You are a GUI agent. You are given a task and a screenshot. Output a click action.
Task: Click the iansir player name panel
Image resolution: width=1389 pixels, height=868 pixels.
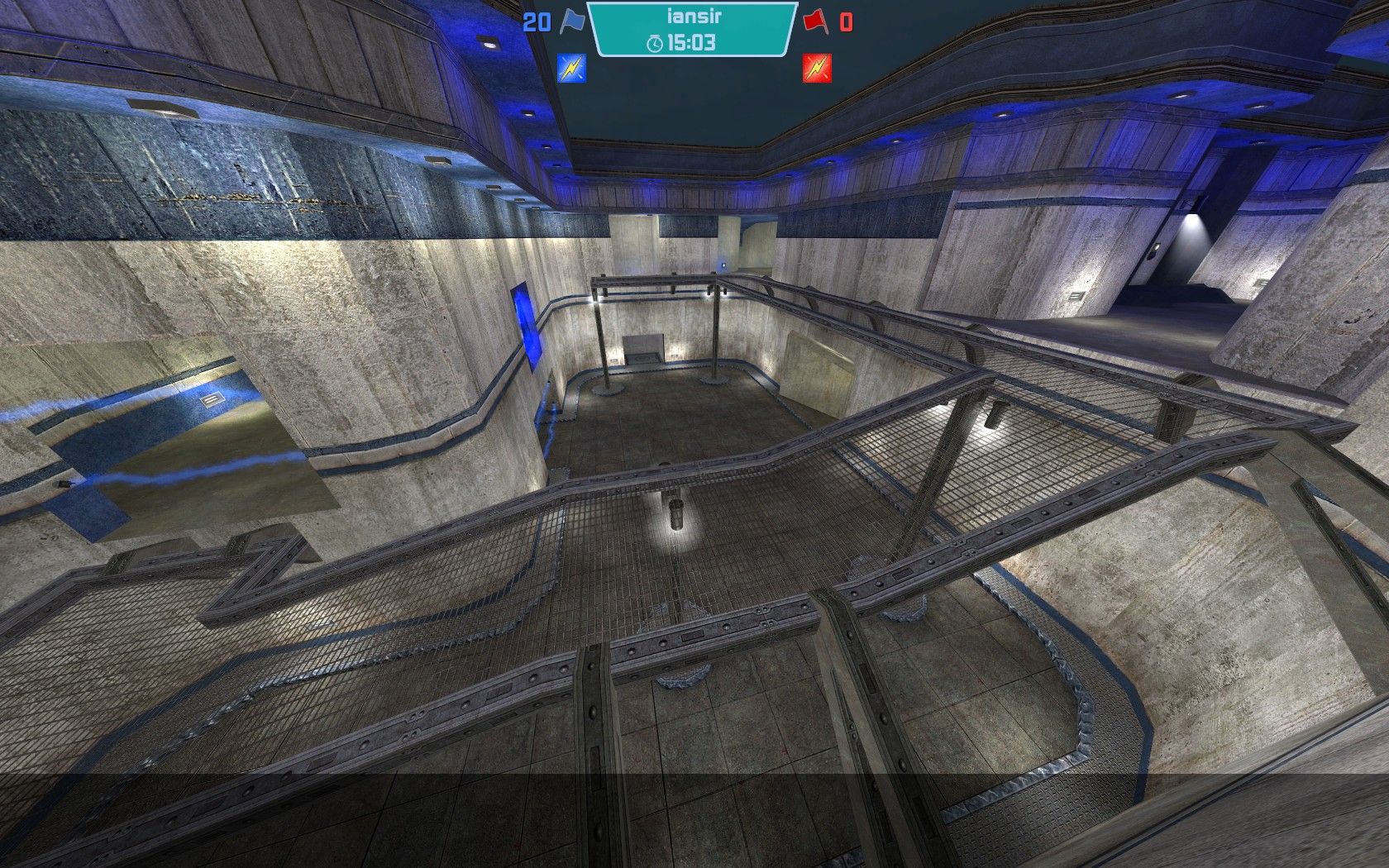(x=692, y=17)
